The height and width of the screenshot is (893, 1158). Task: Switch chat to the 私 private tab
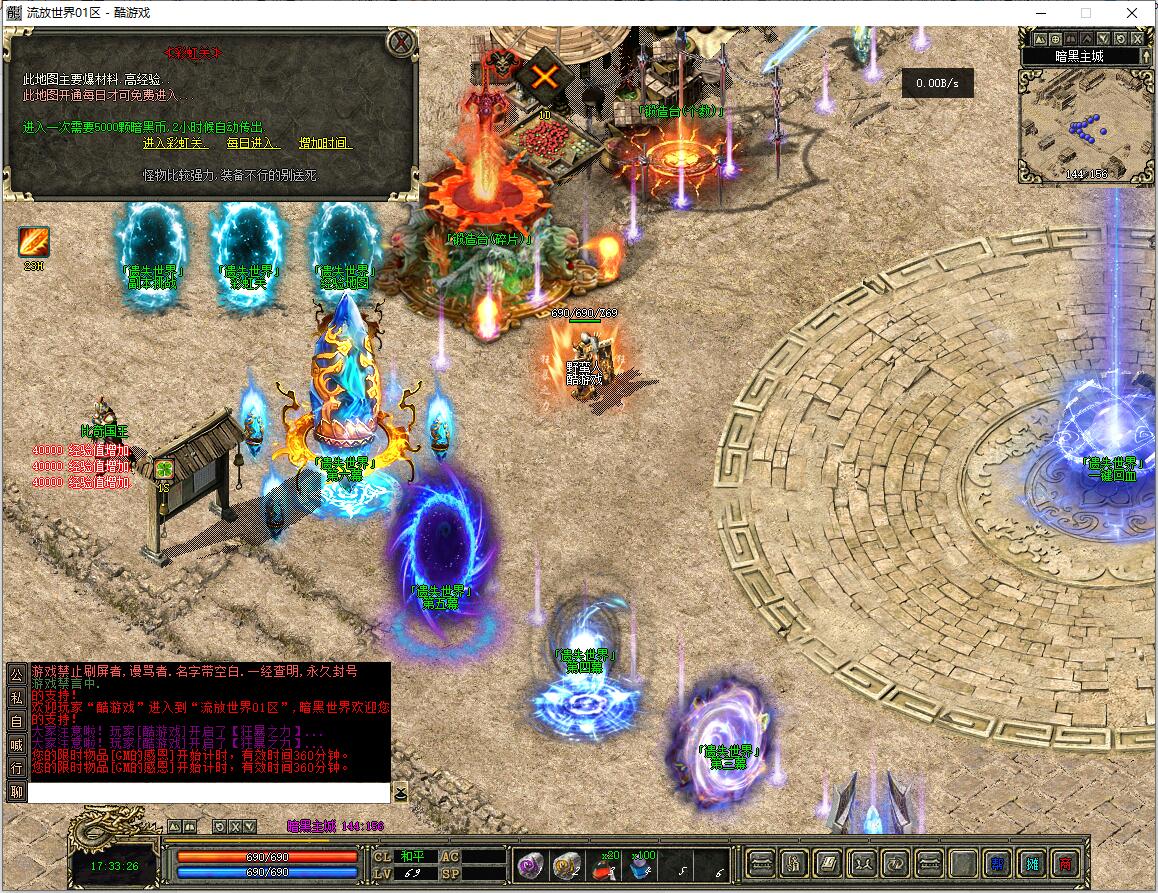17,698
